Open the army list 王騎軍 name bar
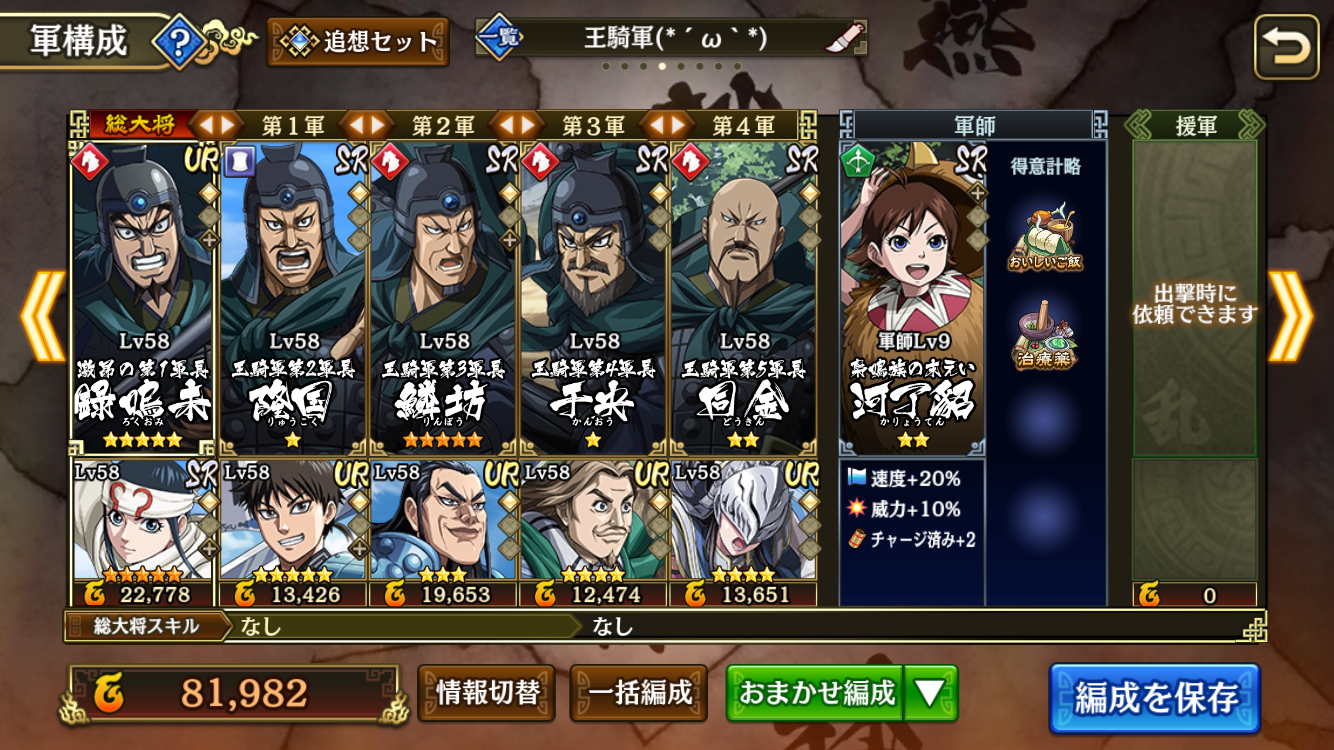Screen dimensions: 1334x750 click(x=672, y=39)
